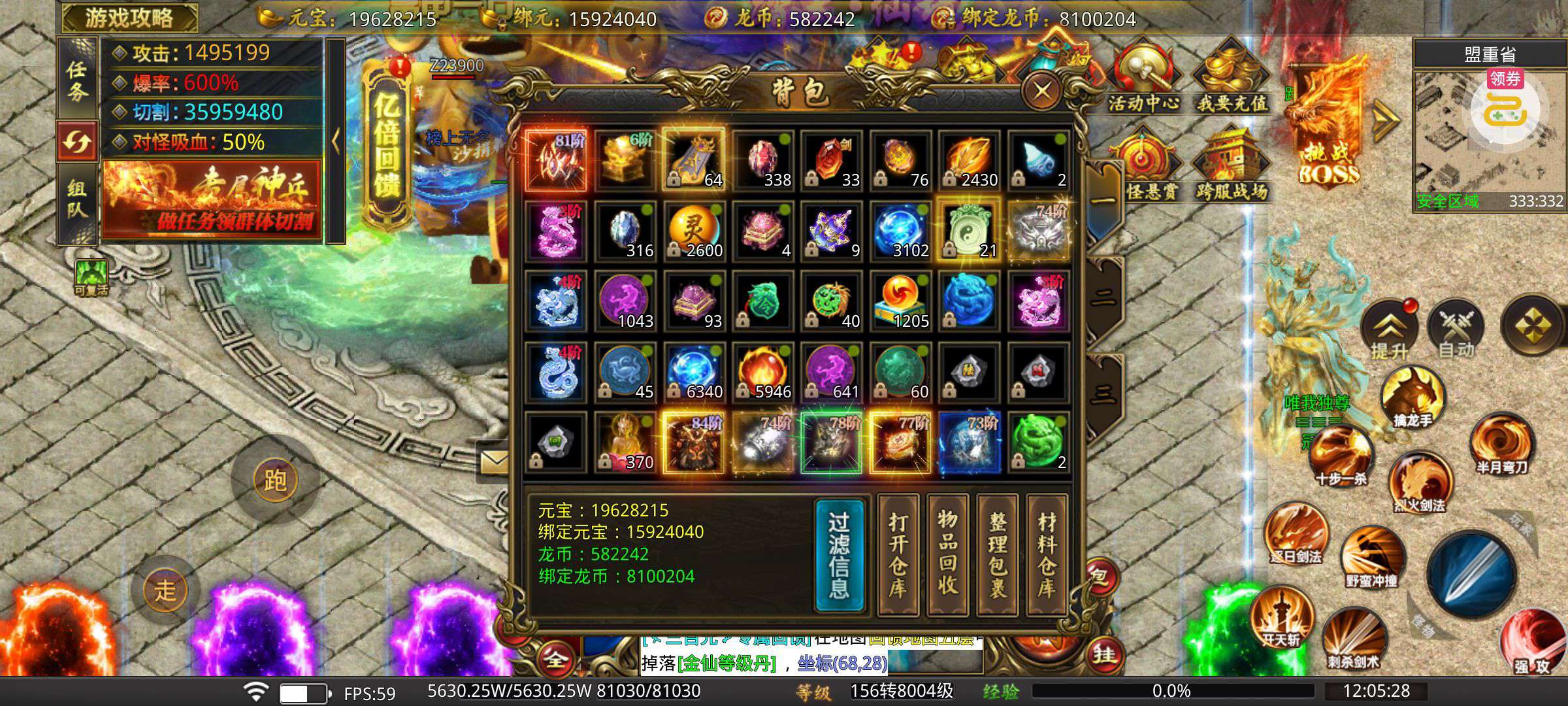The image size is (1568, 706).
Task: Open 游戏攻略 game guide
Action: click(129, 18)
